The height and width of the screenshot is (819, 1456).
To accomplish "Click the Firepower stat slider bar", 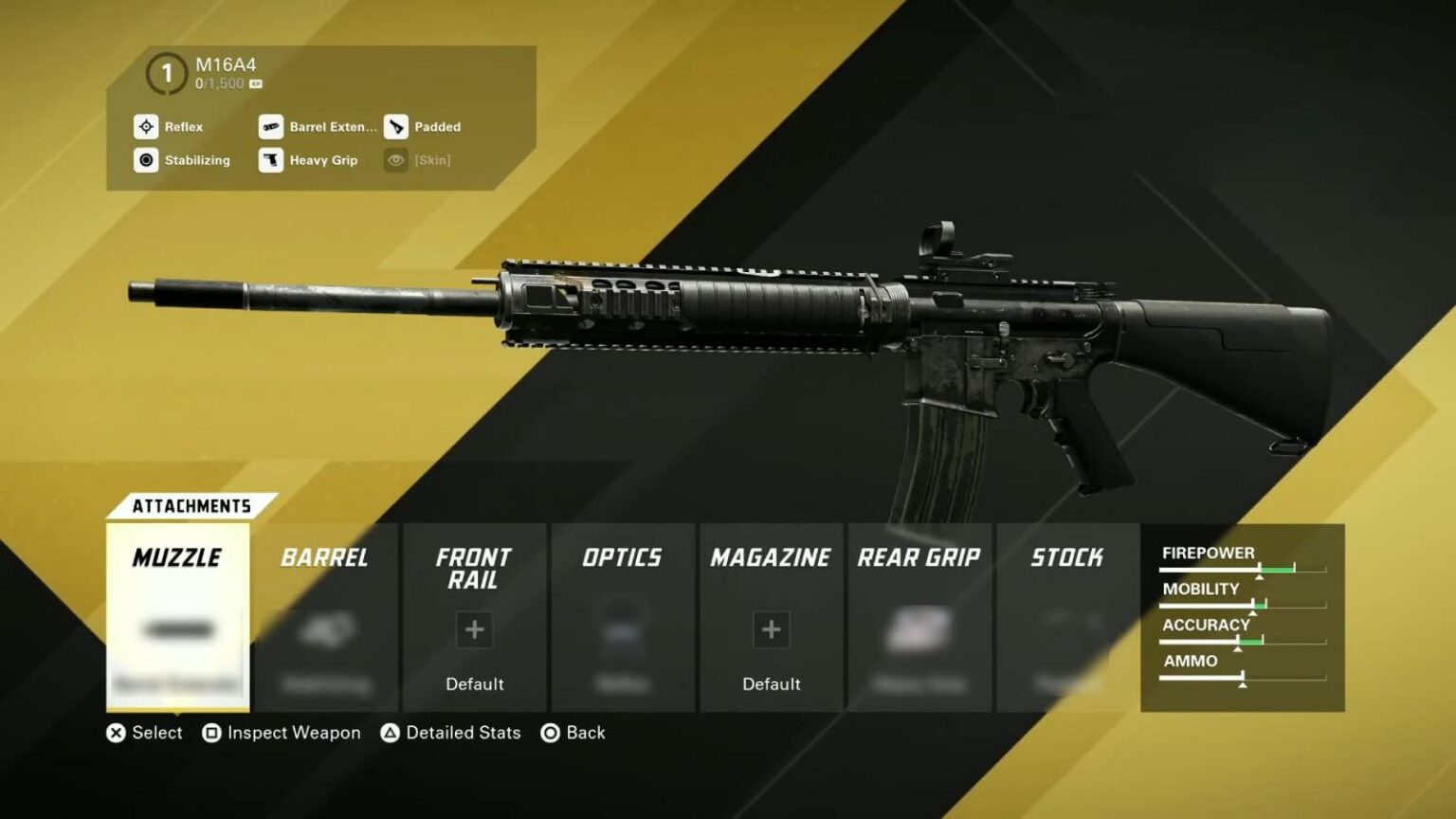I will pos(1242,569).
